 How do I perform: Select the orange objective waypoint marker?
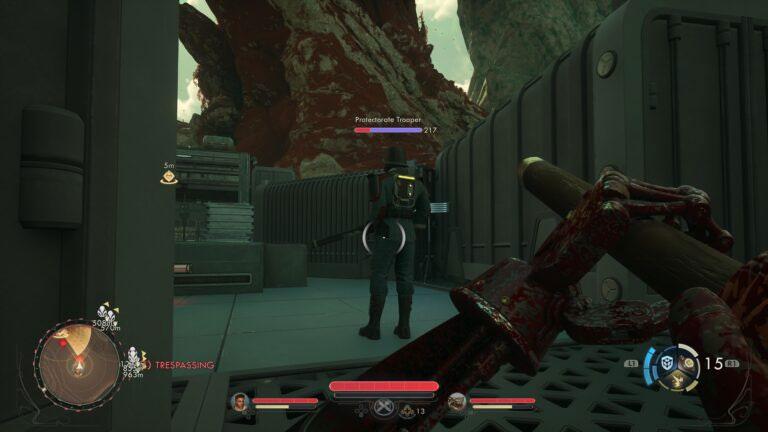[x=170, y=178]
